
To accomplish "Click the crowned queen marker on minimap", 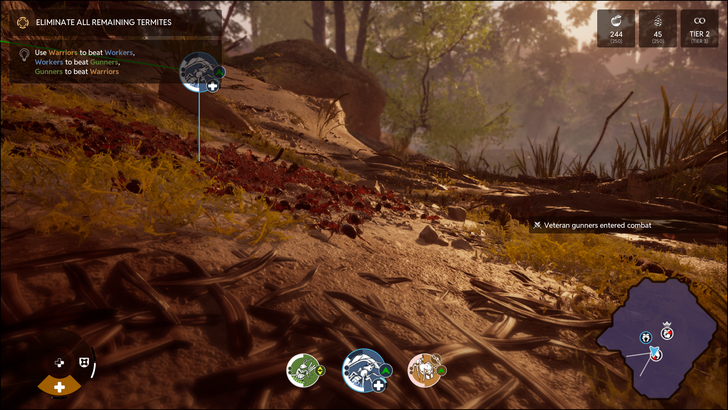I will pos(667,331).
